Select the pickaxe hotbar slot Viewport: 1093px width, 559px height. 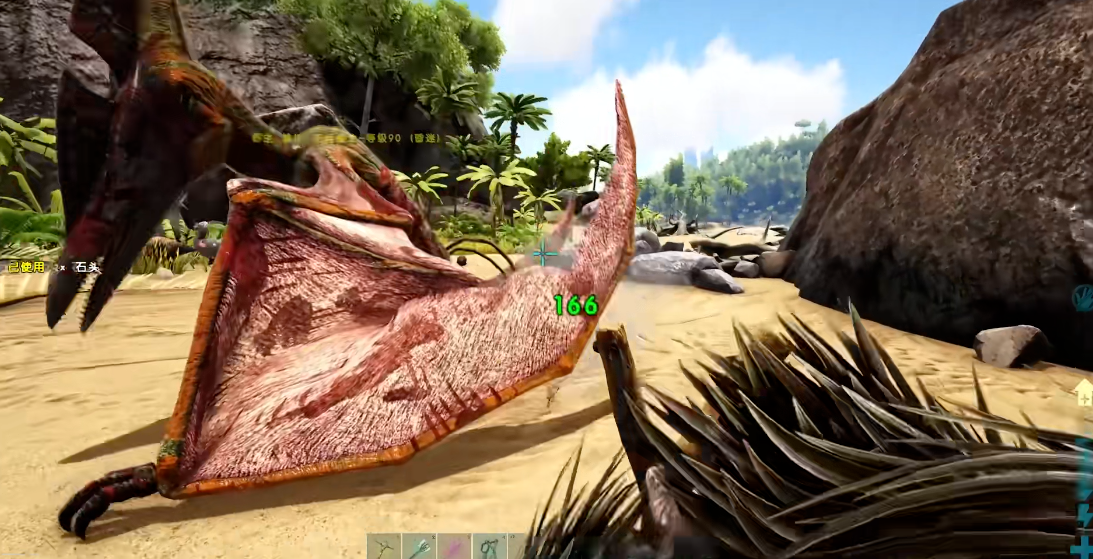click(383, 547)
